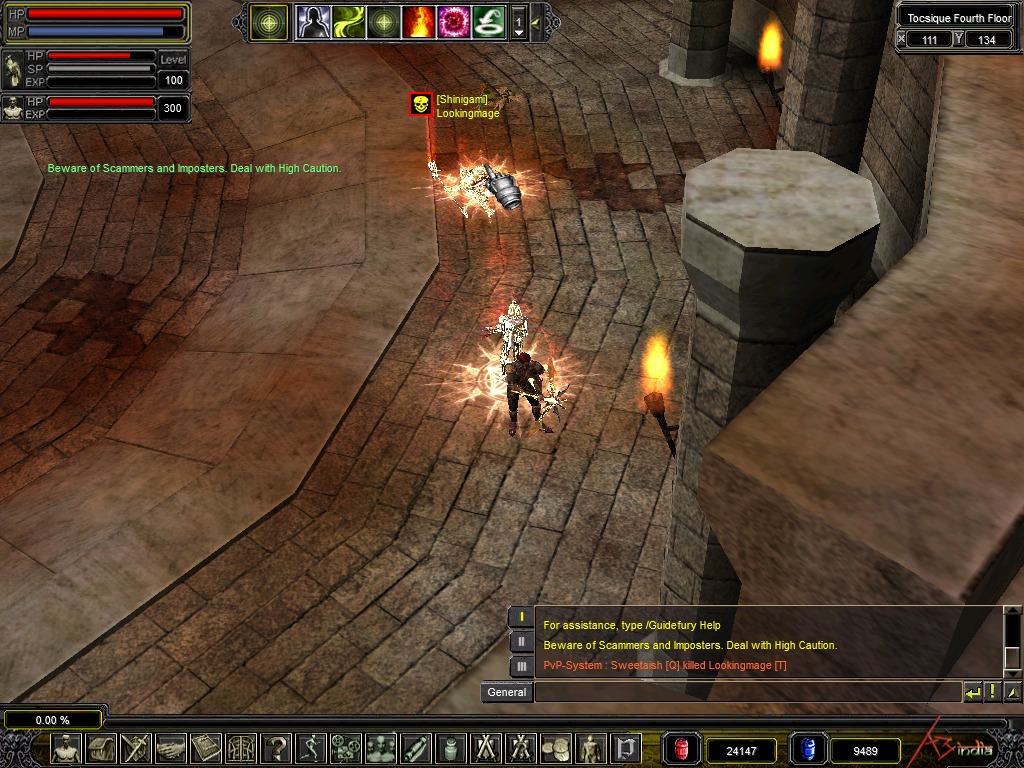Switch to chat tab III
The width and height of the screenshot is (1024, 768).
coord(521,666)
